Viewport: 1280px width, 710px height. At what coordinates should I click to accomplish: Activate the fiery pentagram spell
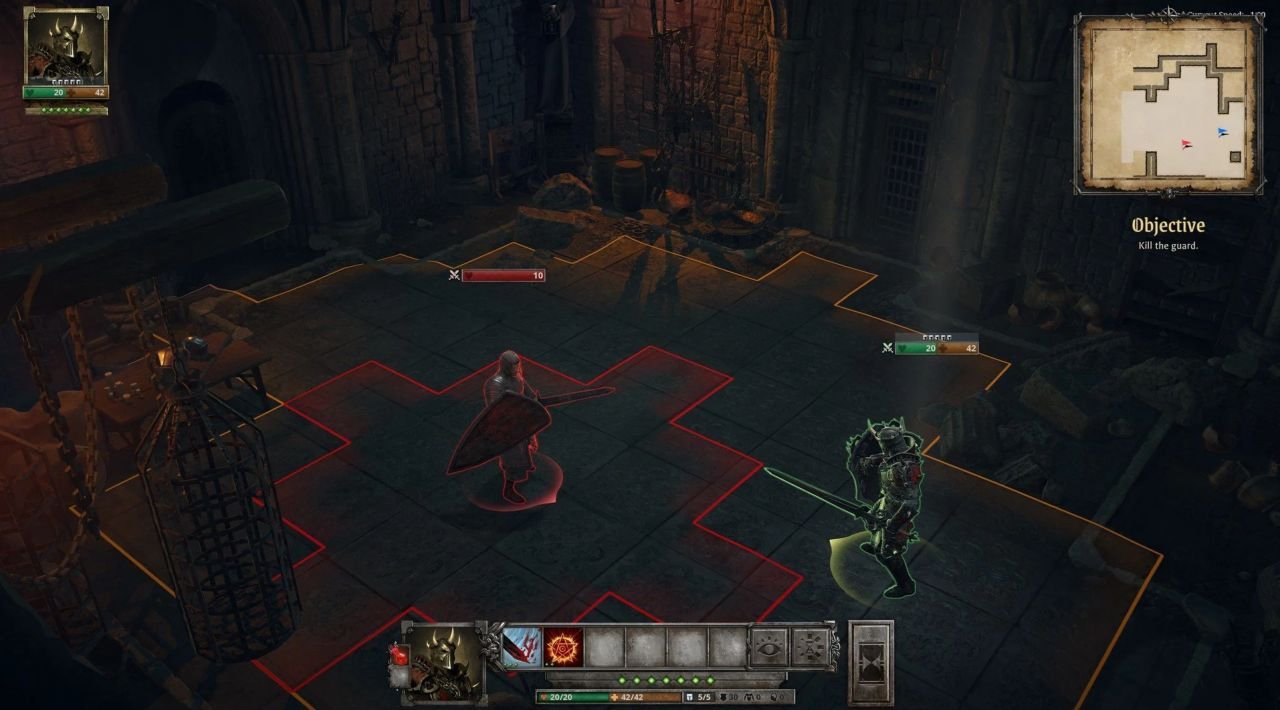pos(564,647)
